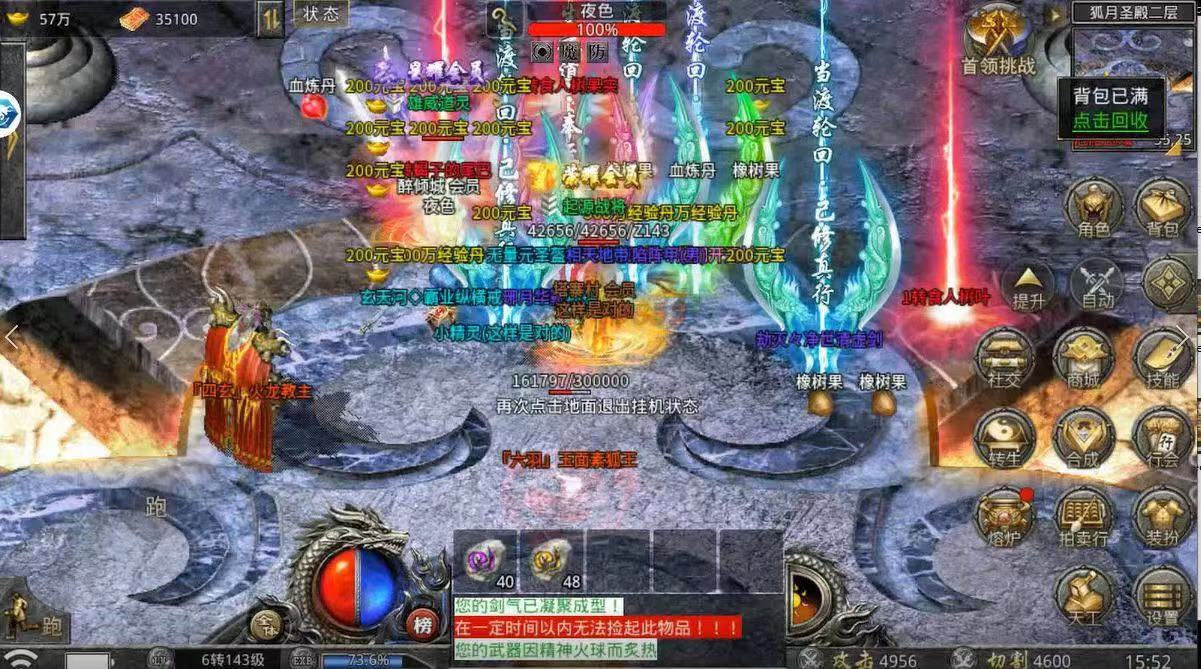Image resolution: width=1201 pixels, height=669 pixels.
Task: Open the 天工 crafting menu
Action: (1083, 596)
